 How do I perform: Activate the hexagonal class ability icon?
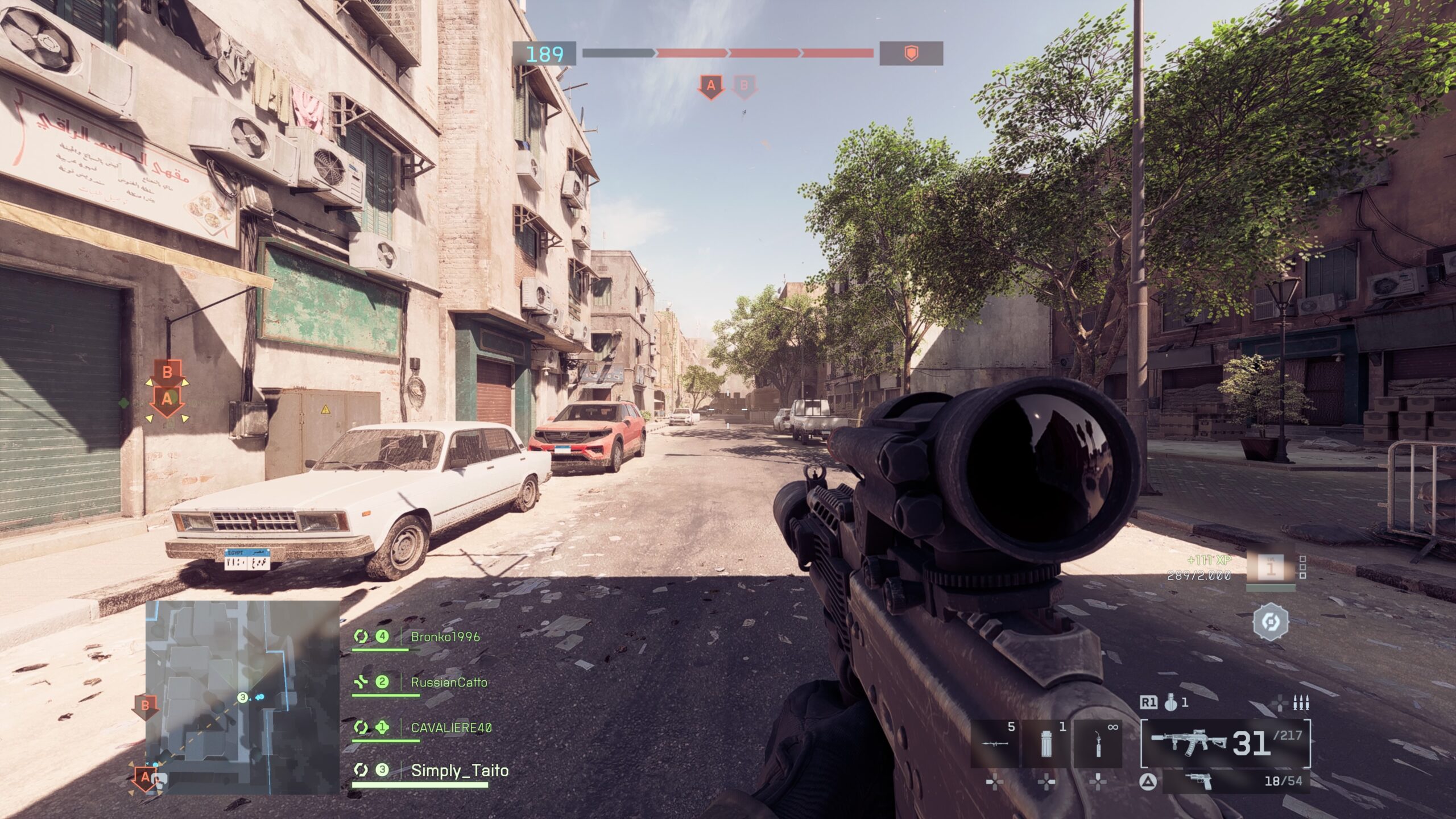coord(1270,622)
